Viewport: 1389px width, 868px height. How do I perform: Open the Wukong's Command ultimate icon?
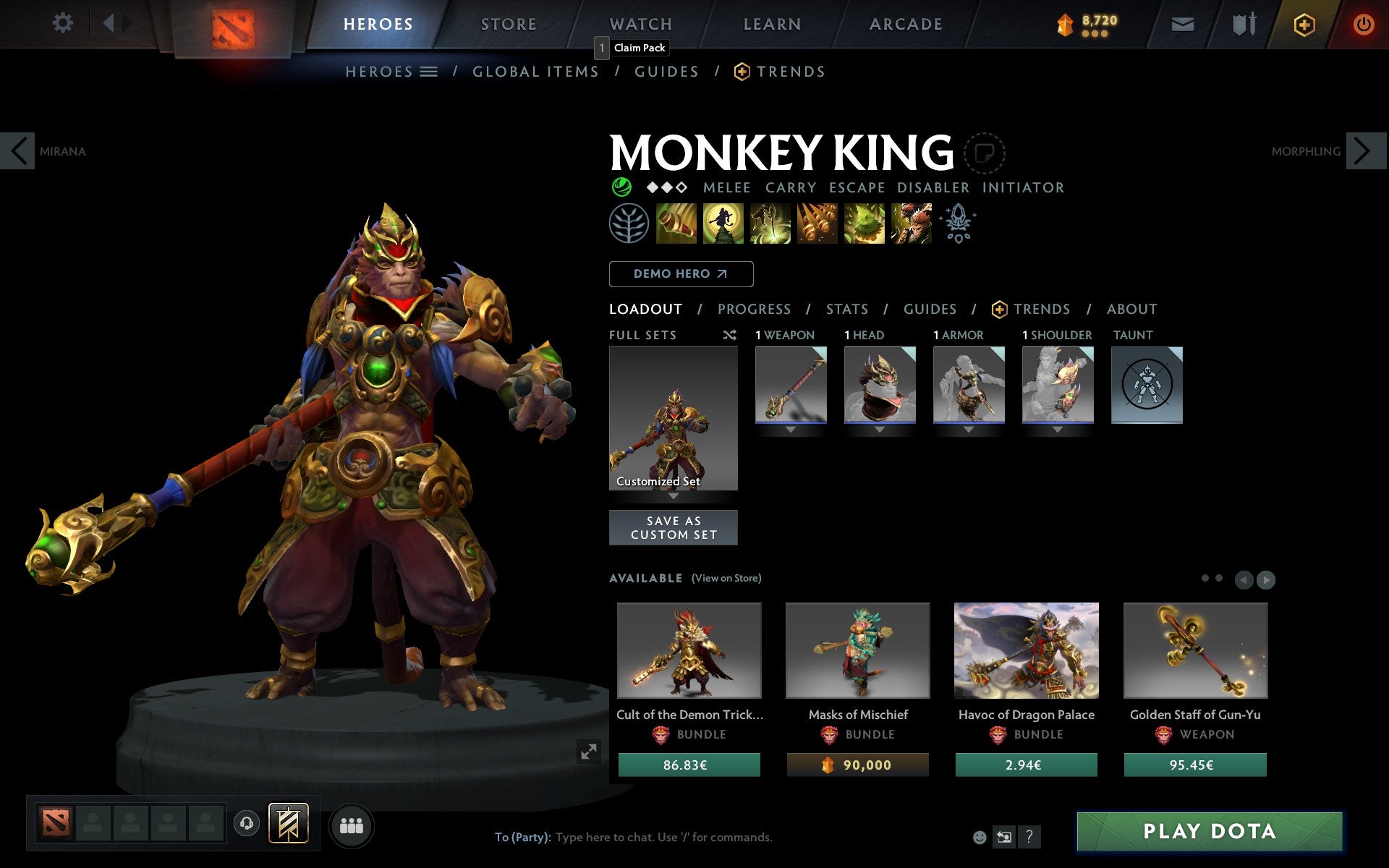coord(911,224)
